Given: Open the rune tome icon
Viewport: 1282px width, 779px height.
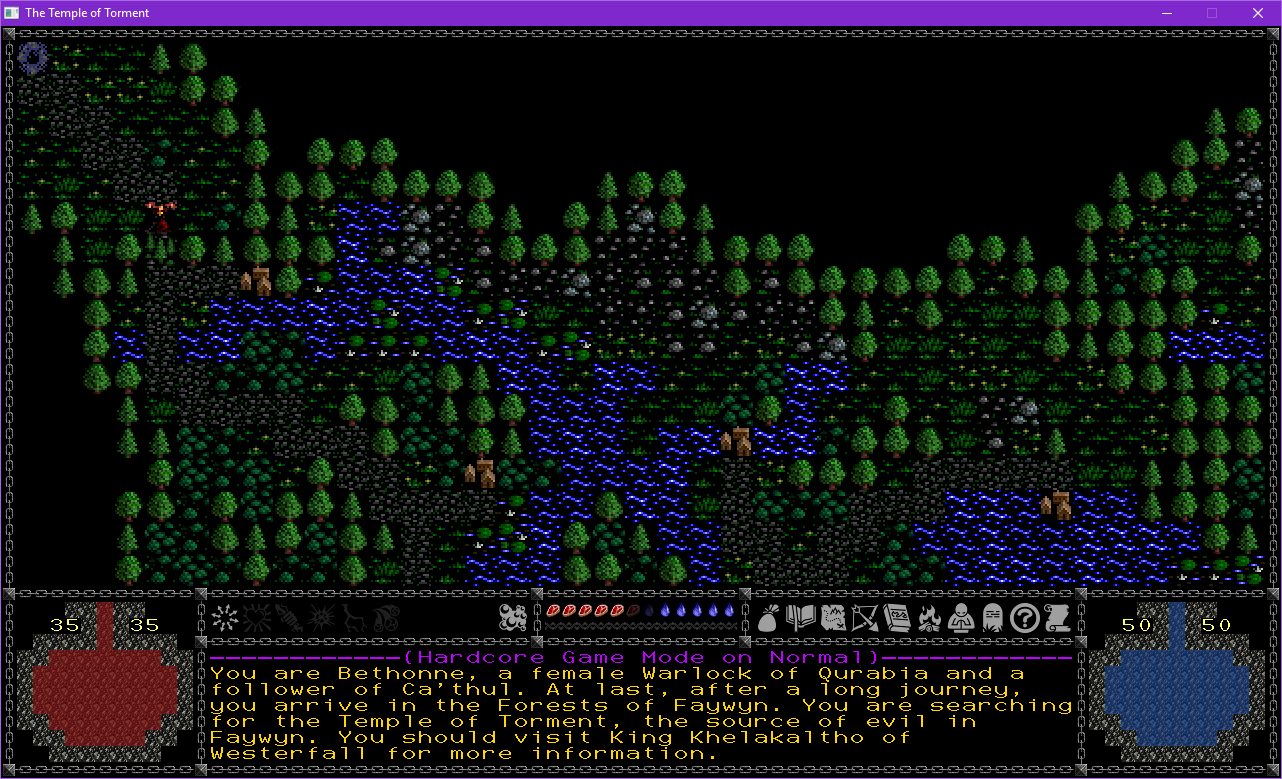Looking at the screenshot, I should coord(896,620).
